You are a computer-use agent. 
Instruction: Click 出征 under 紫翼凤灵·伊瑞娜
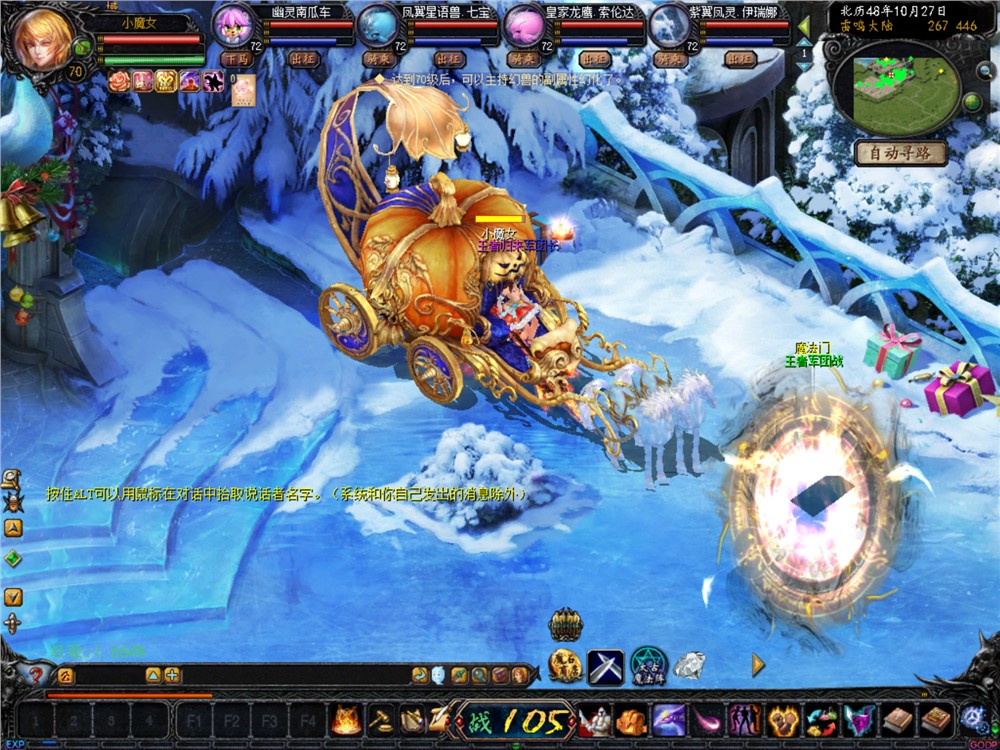point(738,60)
